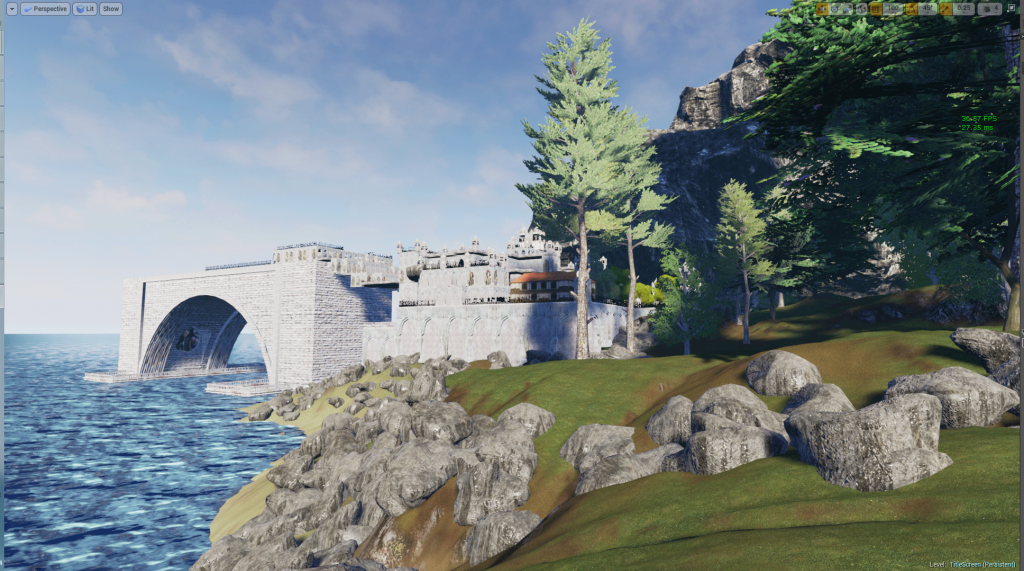Select the scale gizmo tool

(846, 9)
